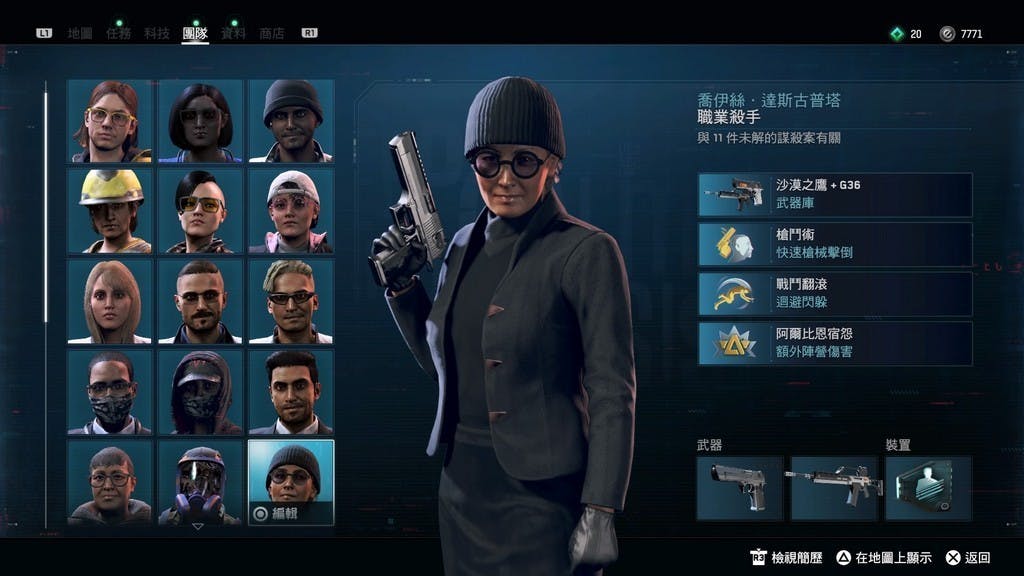The height and width of the screenshot is (576, 1024).
Task: Open the 裝置 gadget slot
Action: pyautogui.click(x=928, y=488)
